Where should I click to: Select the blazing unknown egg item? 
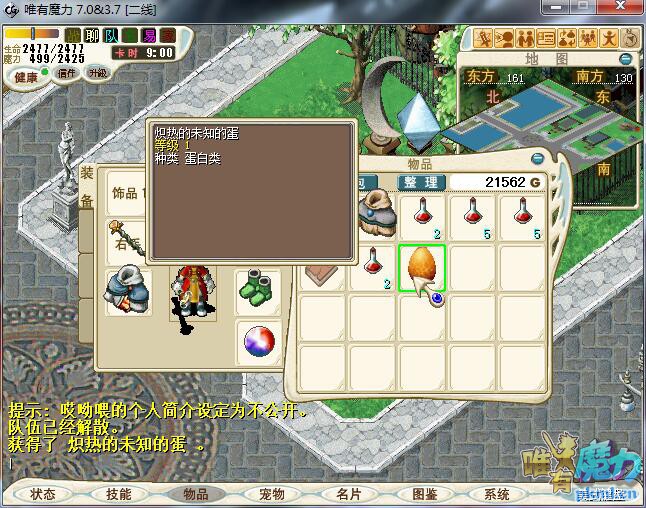(x=421, y=267)
